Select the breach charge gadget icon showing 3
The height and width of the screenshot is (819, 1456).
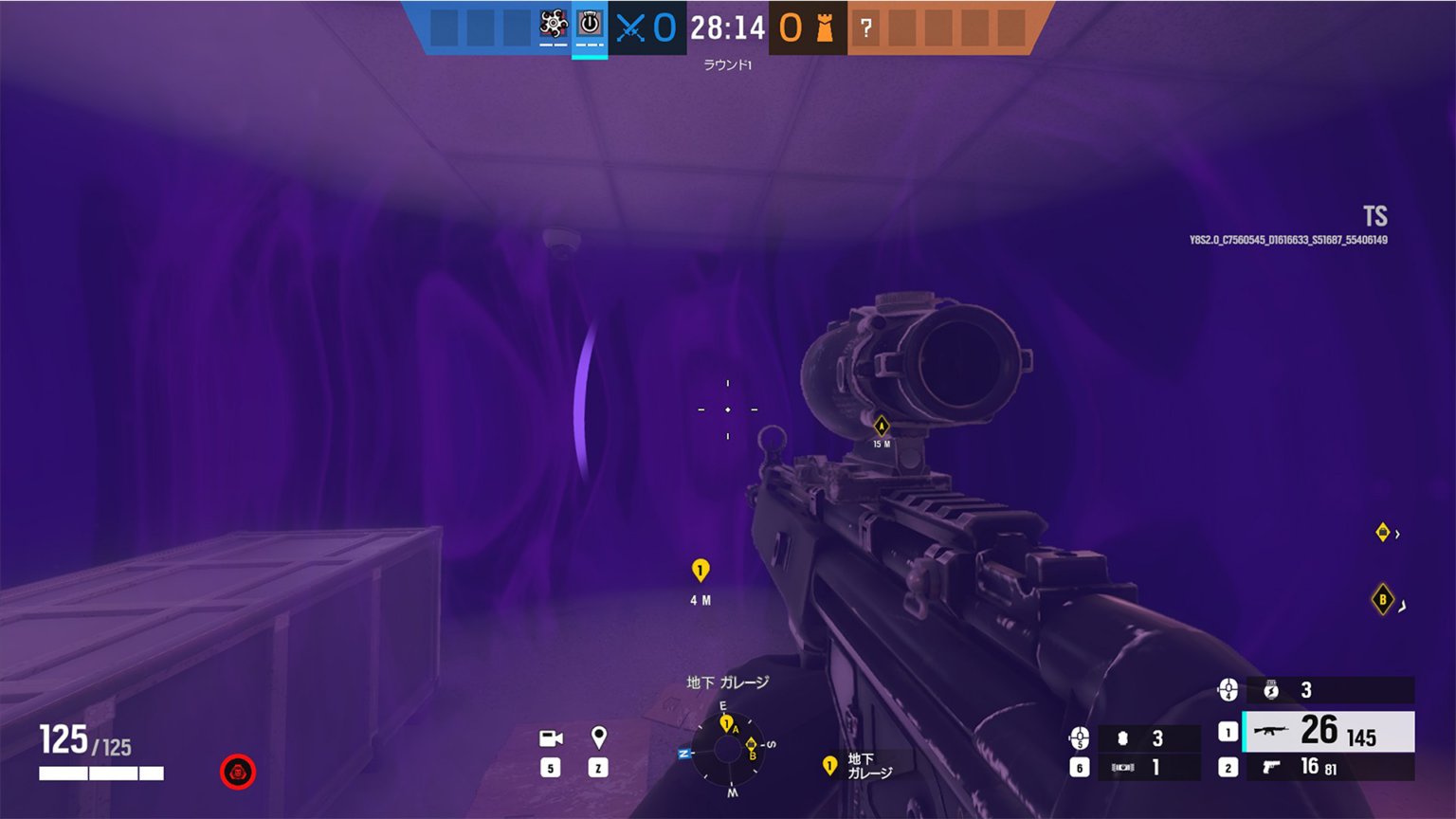click(1123, 737)
